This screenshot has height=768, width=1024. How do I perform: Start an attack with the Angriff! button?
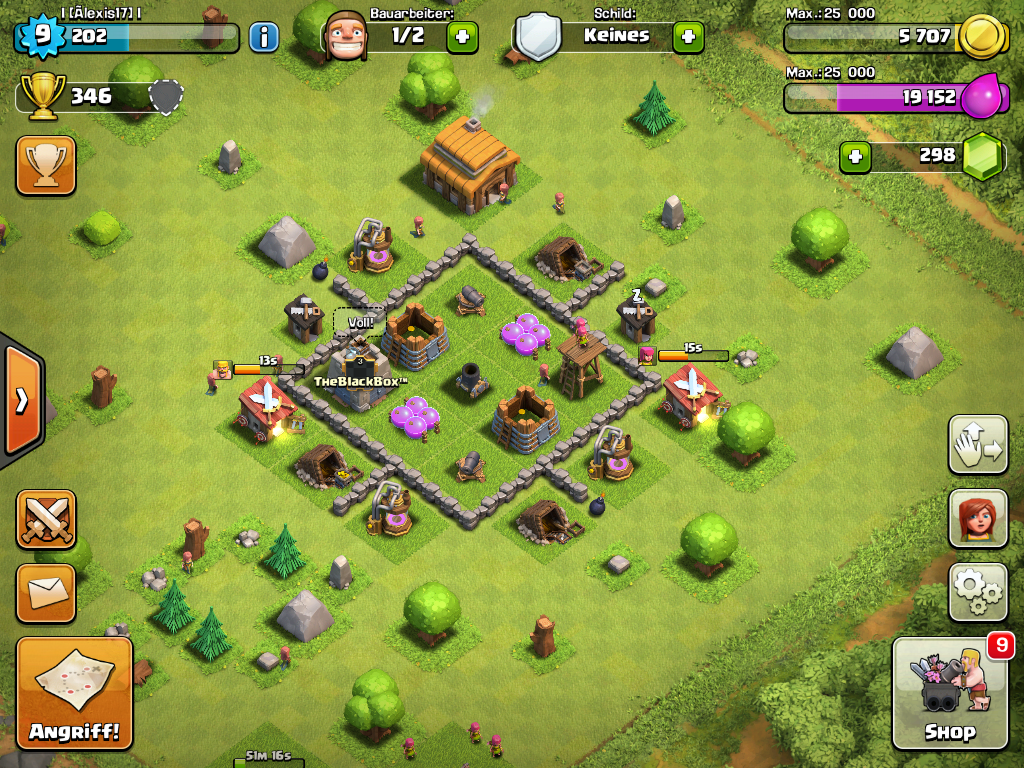(x=74, y=692)
